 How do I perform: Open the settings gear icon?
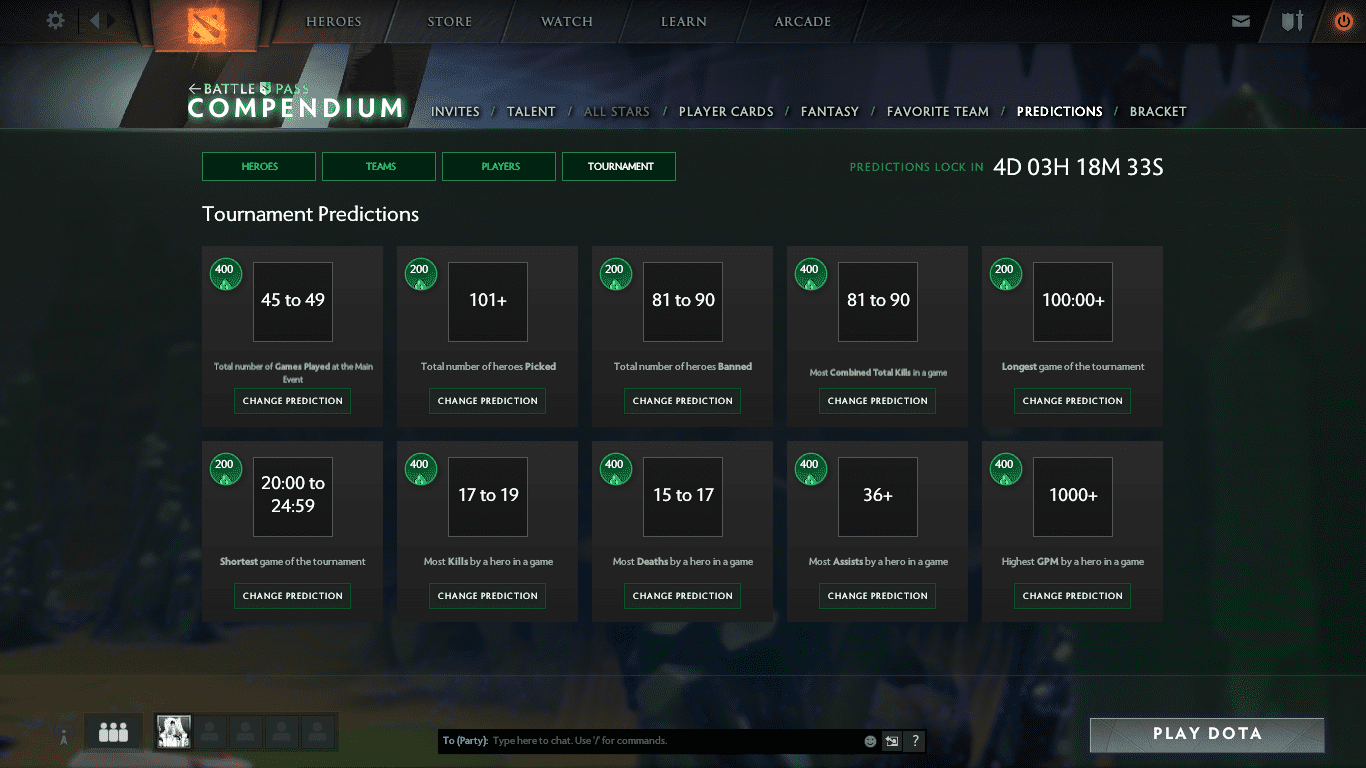coord(55,21)
